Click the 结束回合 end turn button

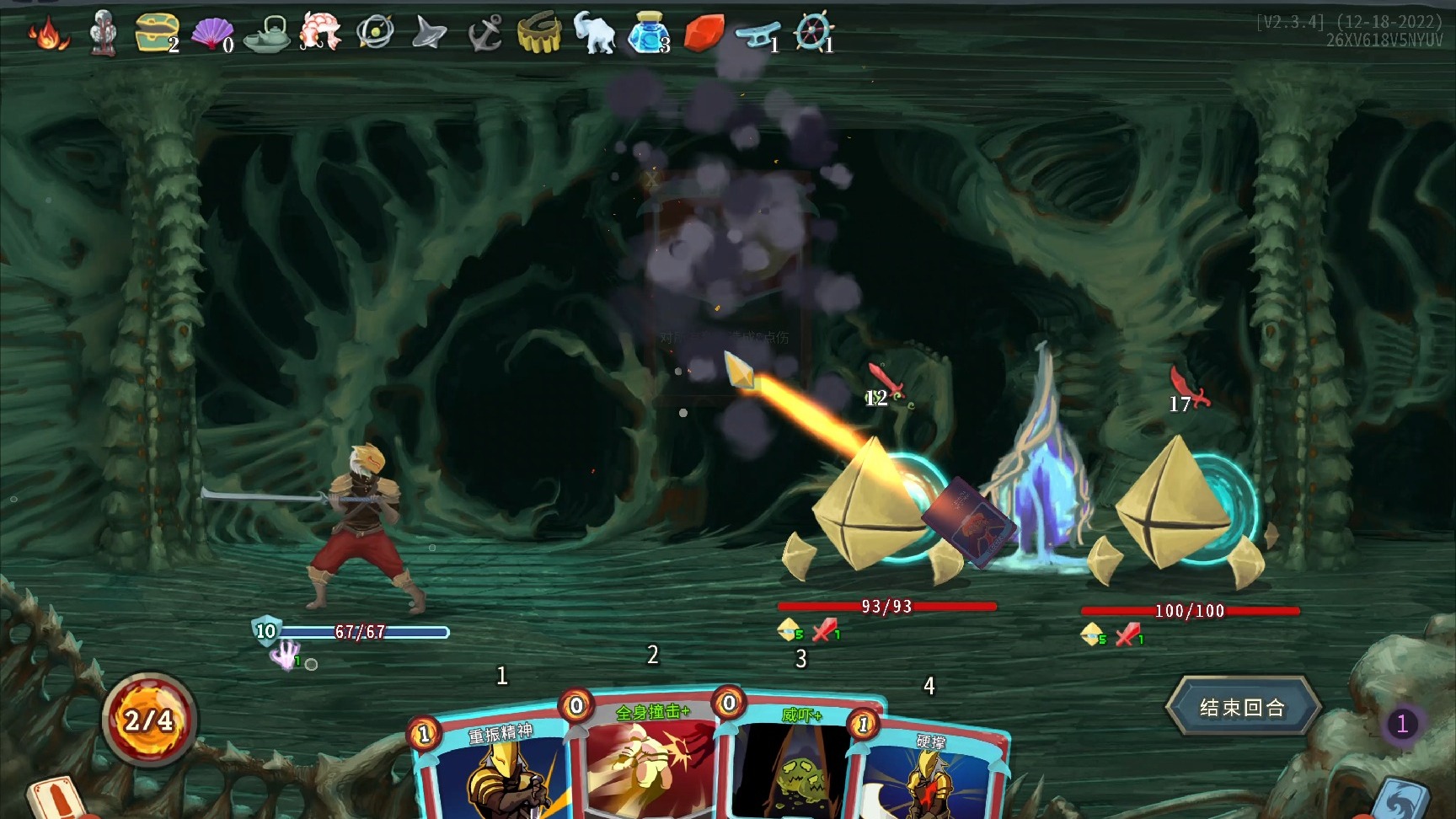tap(1242, 708)
